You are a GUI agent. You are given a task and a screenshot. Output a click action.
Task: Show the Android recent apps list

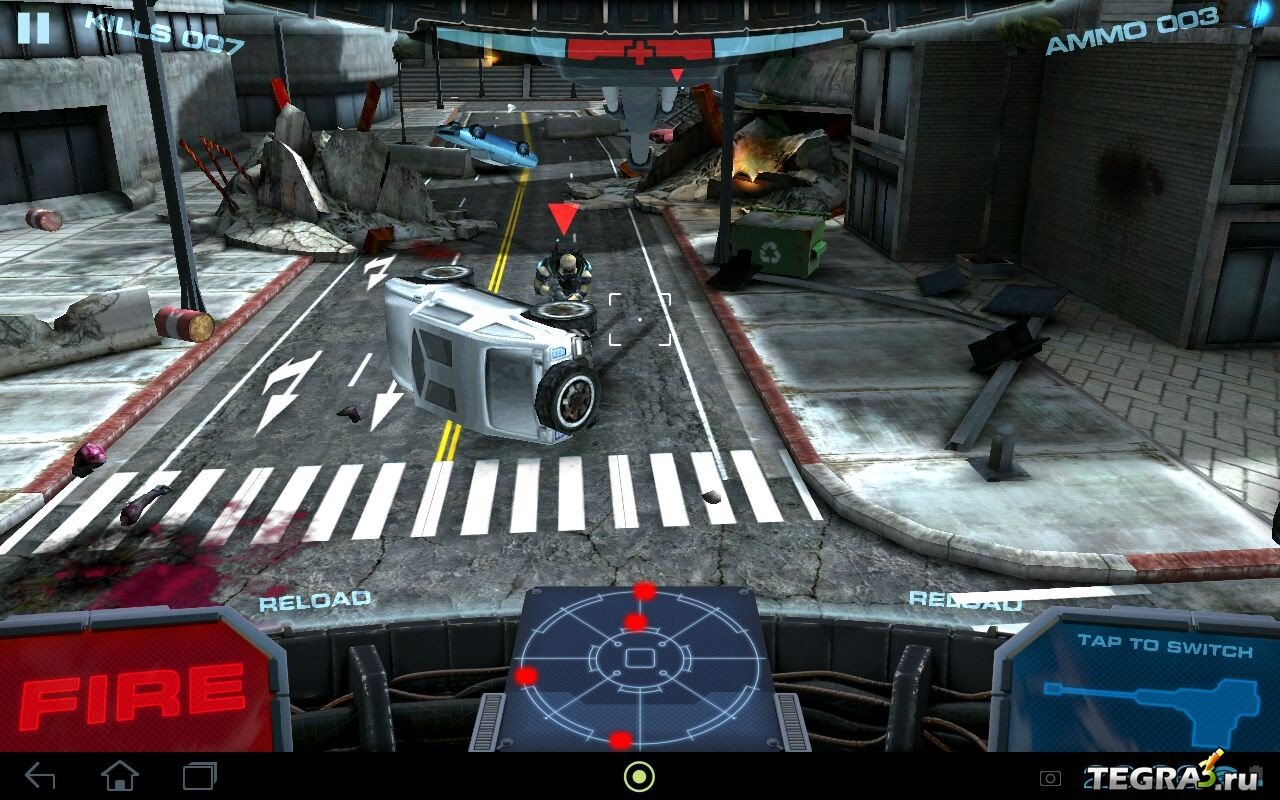(x=200, y=776)
